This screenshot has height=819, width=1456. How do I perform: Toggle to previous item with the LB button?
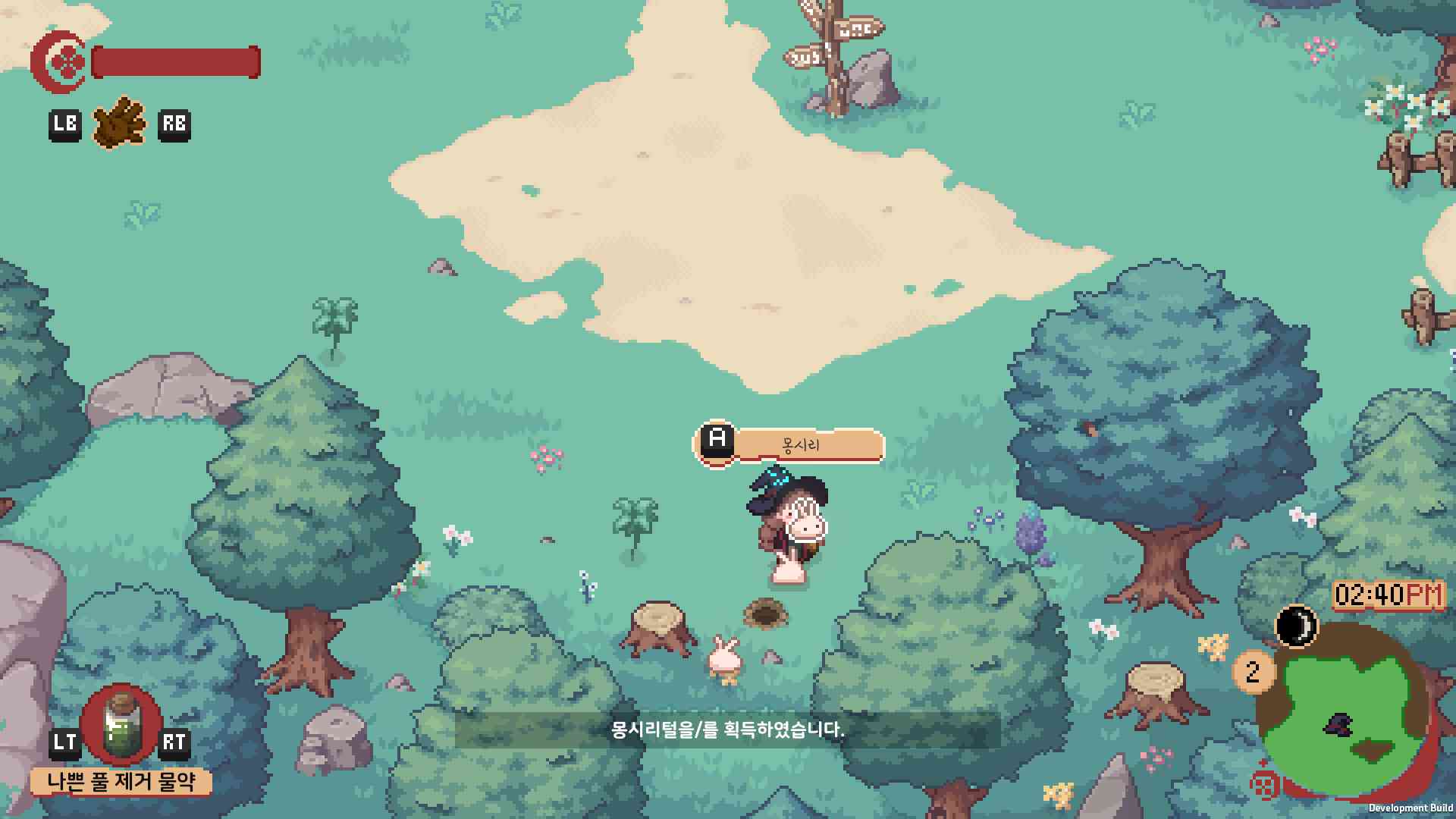click(67, 124)
